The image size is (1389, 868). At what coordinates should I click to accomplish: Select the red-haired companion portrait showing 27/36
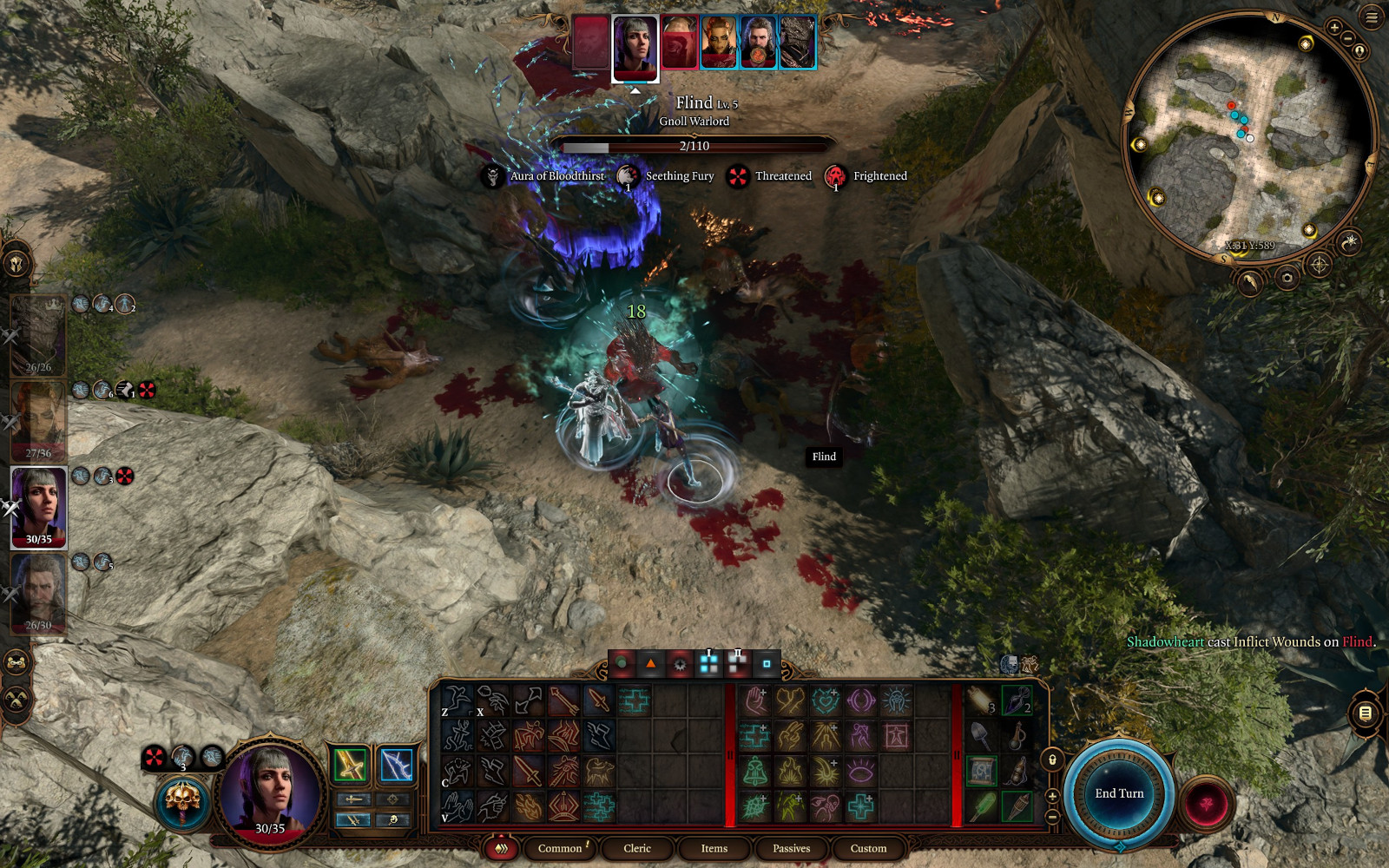point(38,421)
